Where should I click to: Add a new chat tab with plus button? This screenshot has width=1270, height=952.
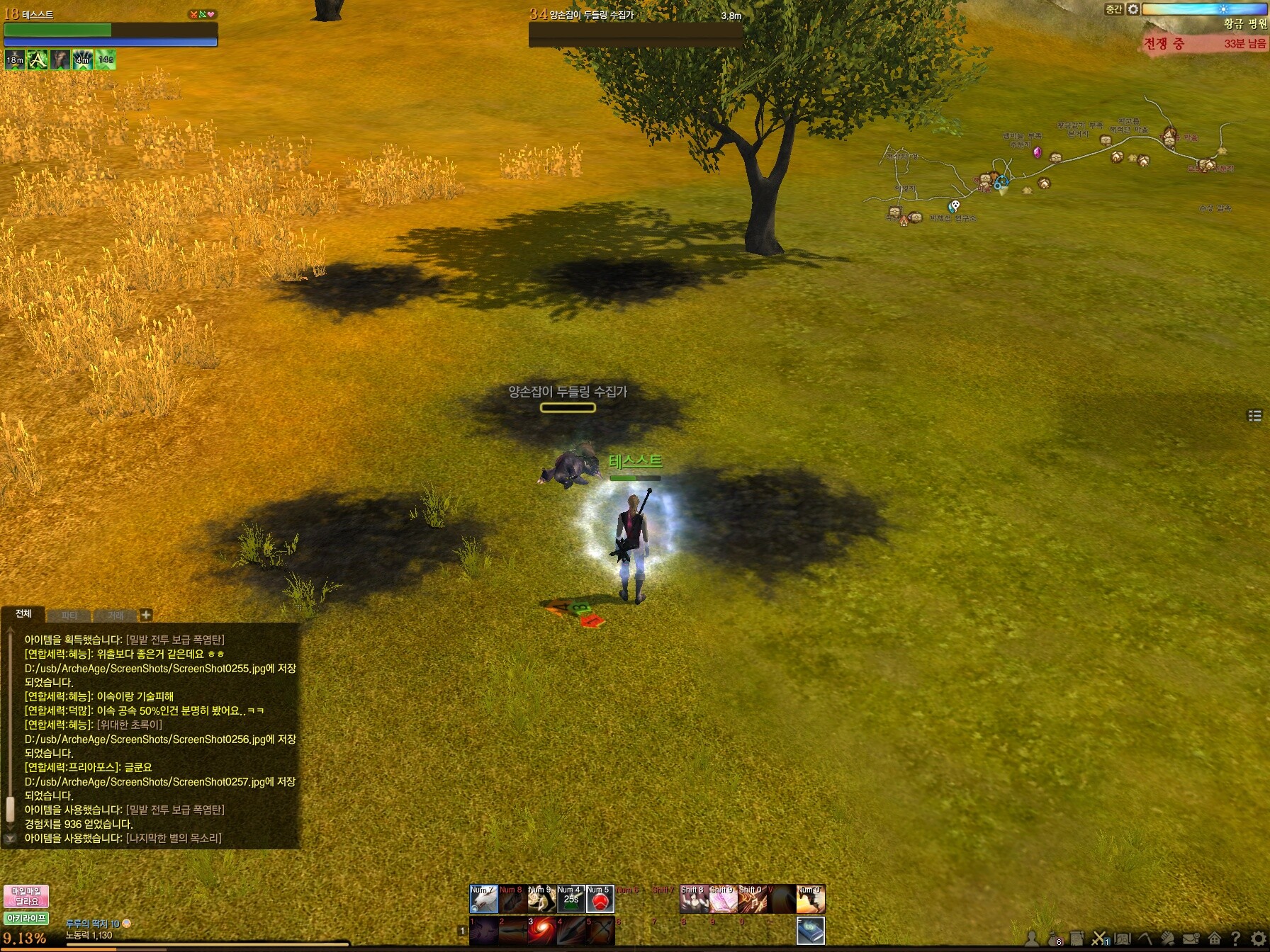coord(145,615)
